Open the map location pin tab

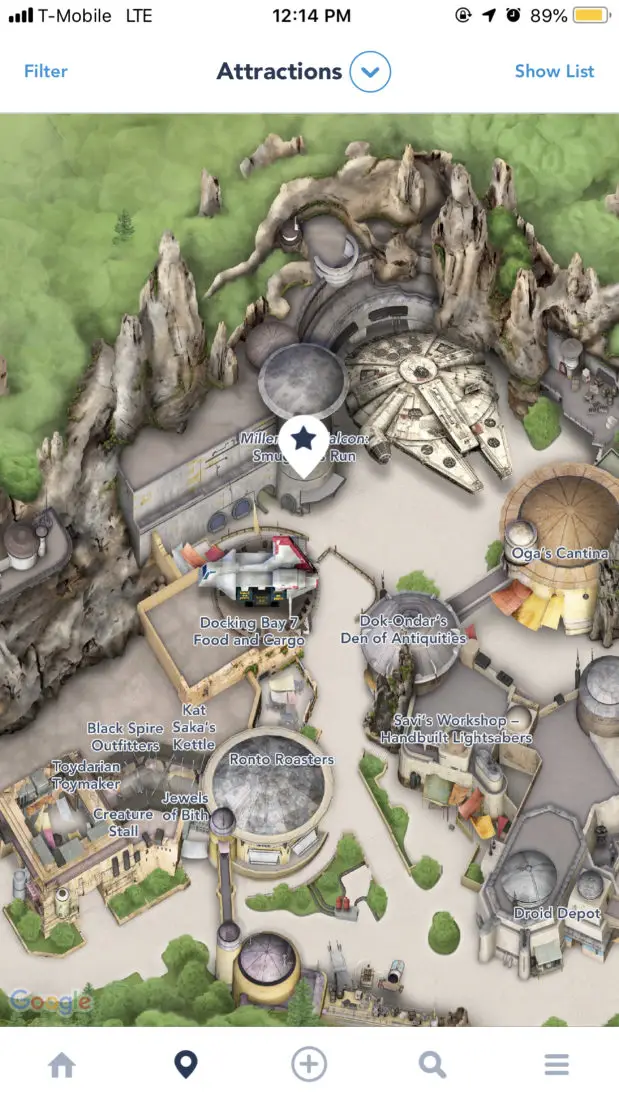(185, 1065)
